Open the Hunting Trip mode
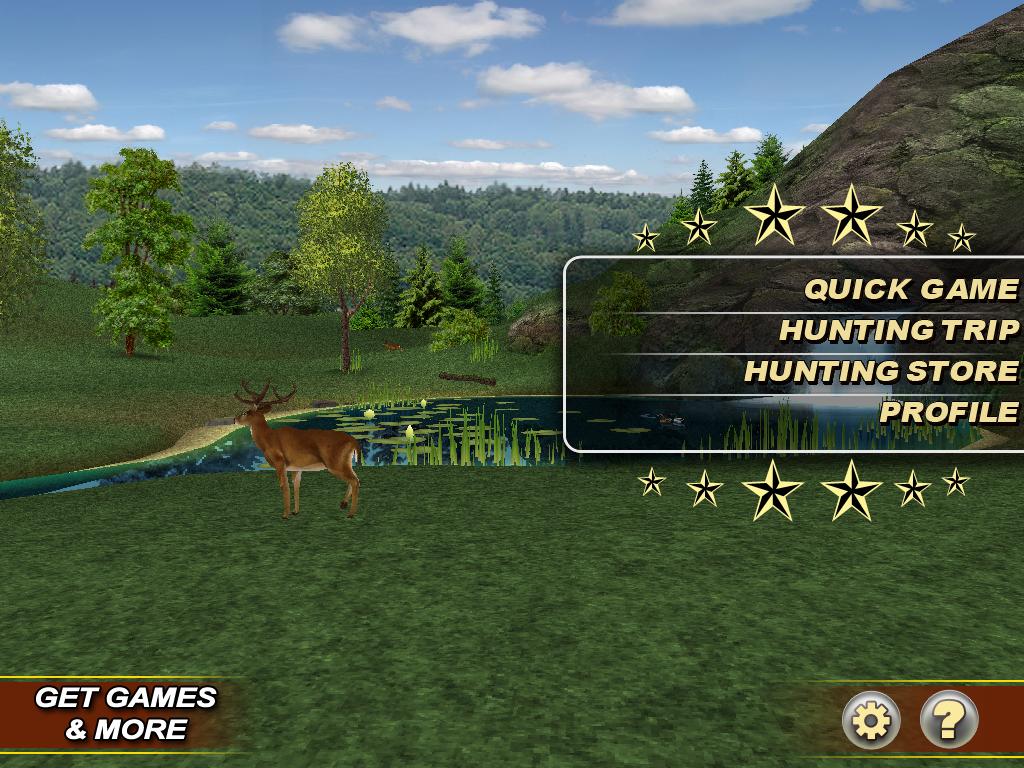Image resolution: width=1024 pixels, height=768 pixels. point(899,330)
